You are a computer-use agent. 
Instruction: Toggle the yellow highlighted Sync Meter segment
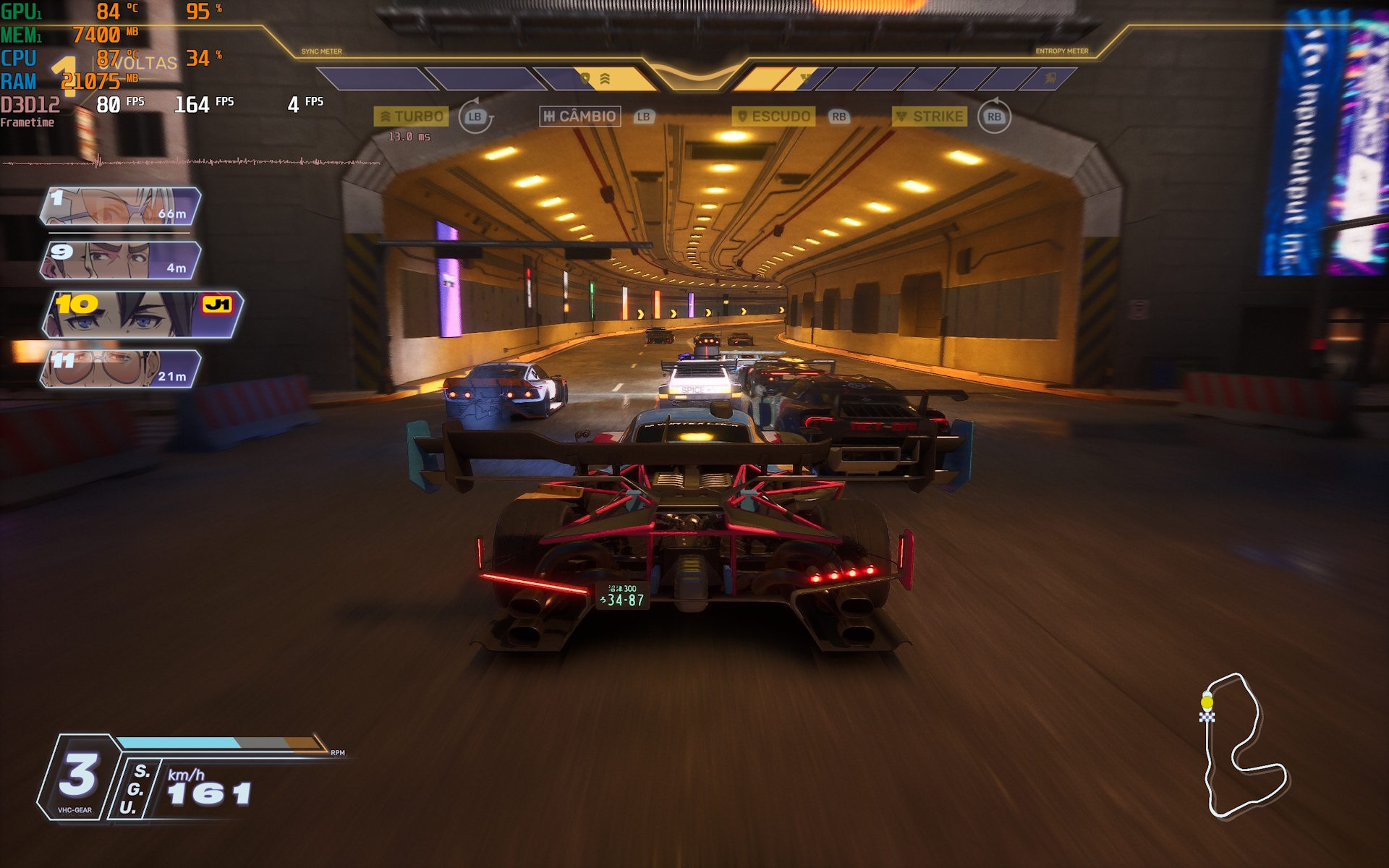619,78
